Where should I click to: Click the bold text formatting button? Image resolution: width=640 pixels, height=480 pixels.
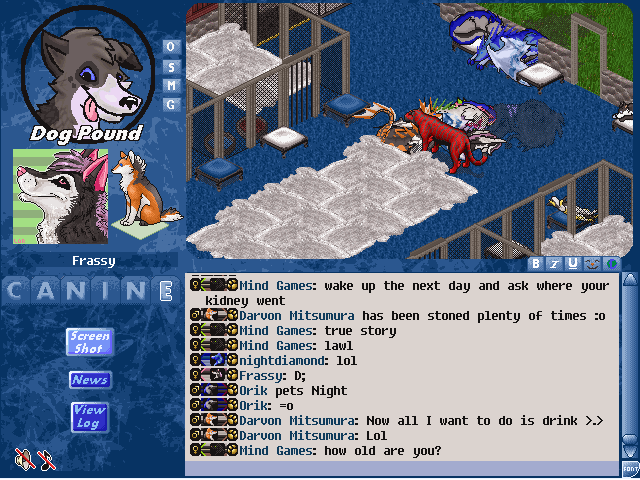click(537, 264)
